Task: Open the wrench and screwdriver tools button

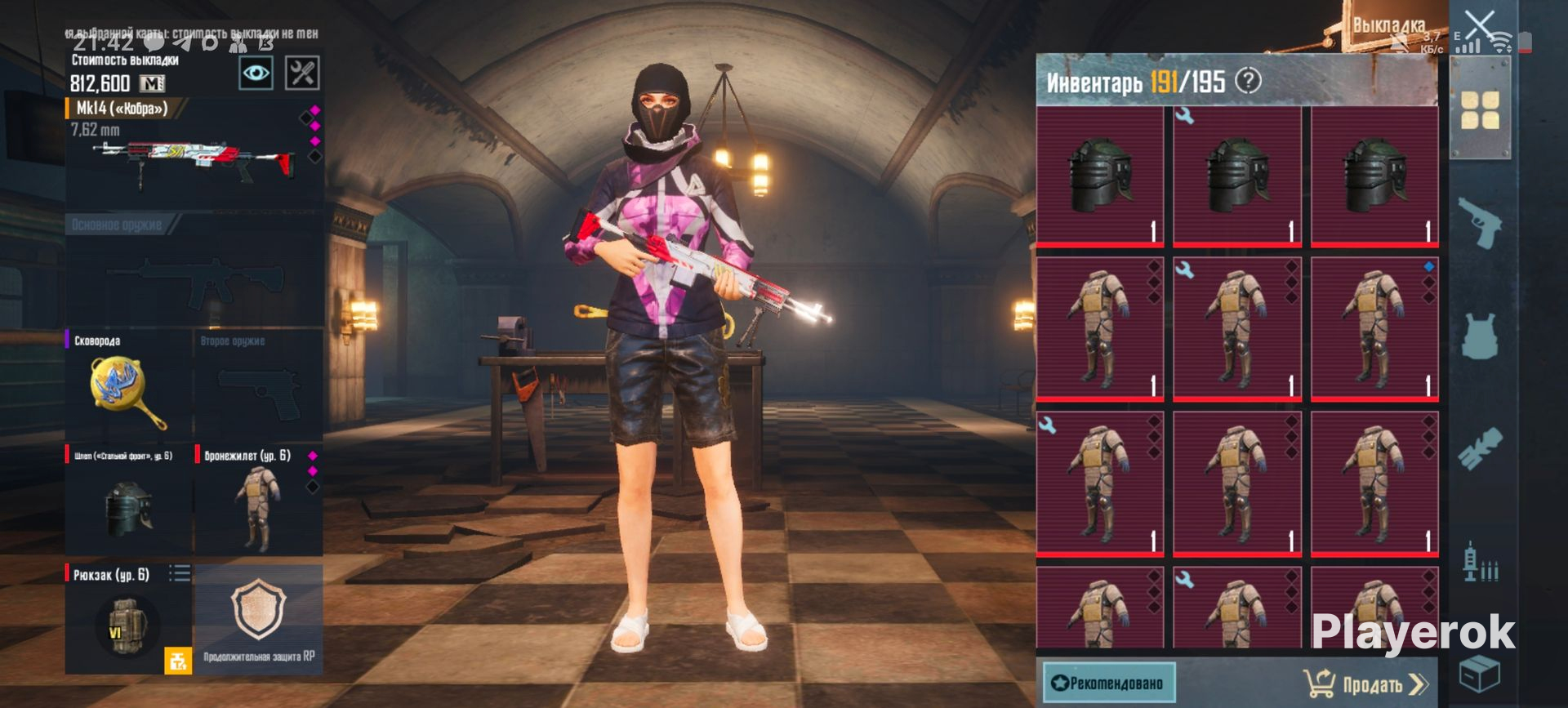Action: coord(301,73)
